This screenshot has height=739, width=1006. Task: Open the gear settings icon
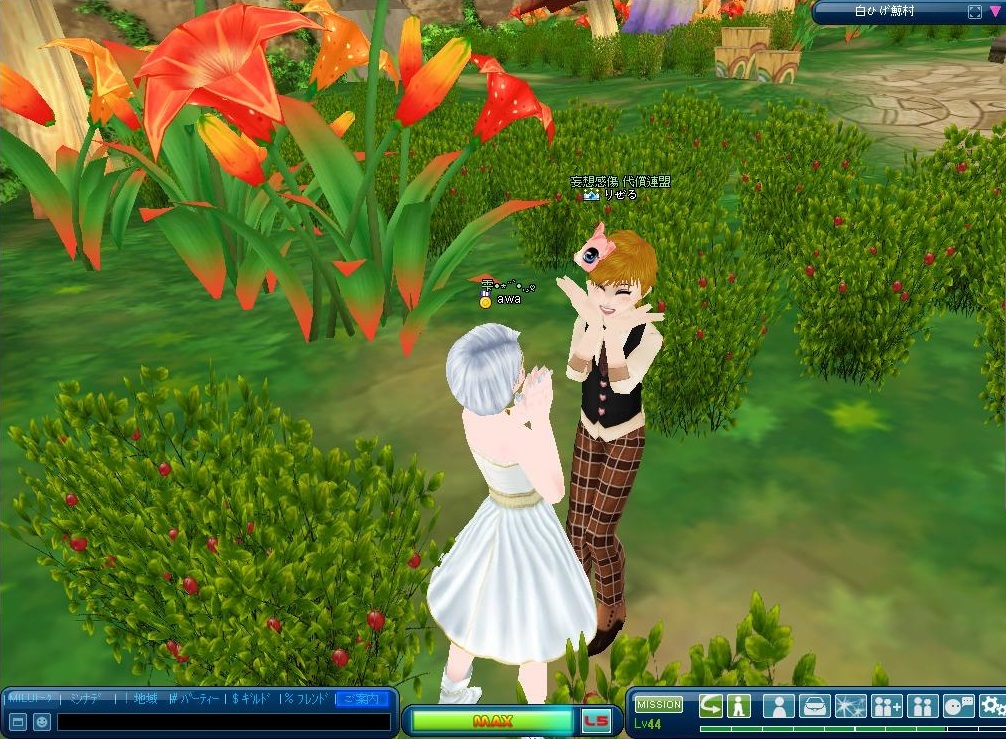pyautogui.click(x=991, y=706)
